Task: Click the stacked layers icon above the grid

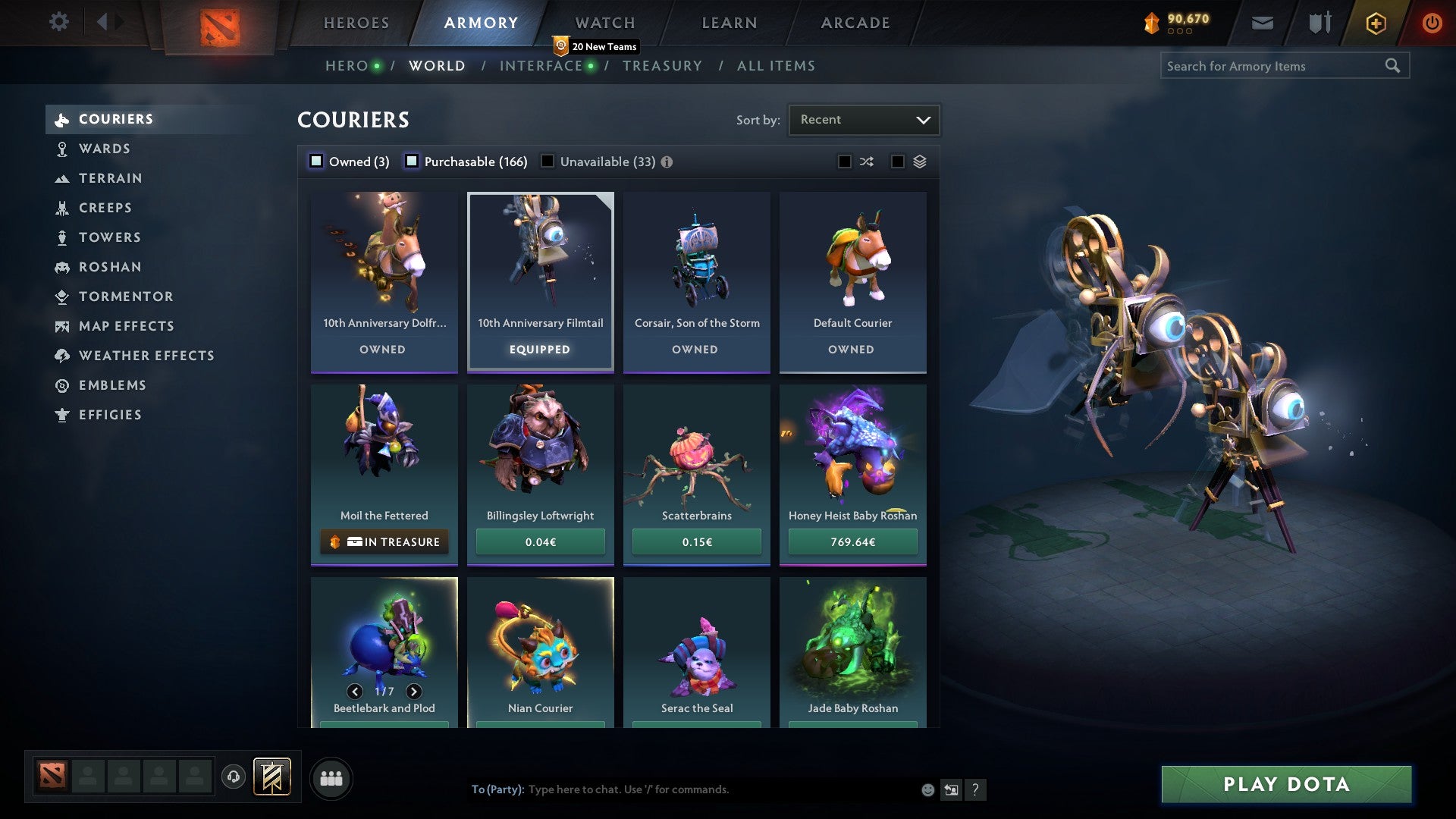Action: [x=918, y=162]
